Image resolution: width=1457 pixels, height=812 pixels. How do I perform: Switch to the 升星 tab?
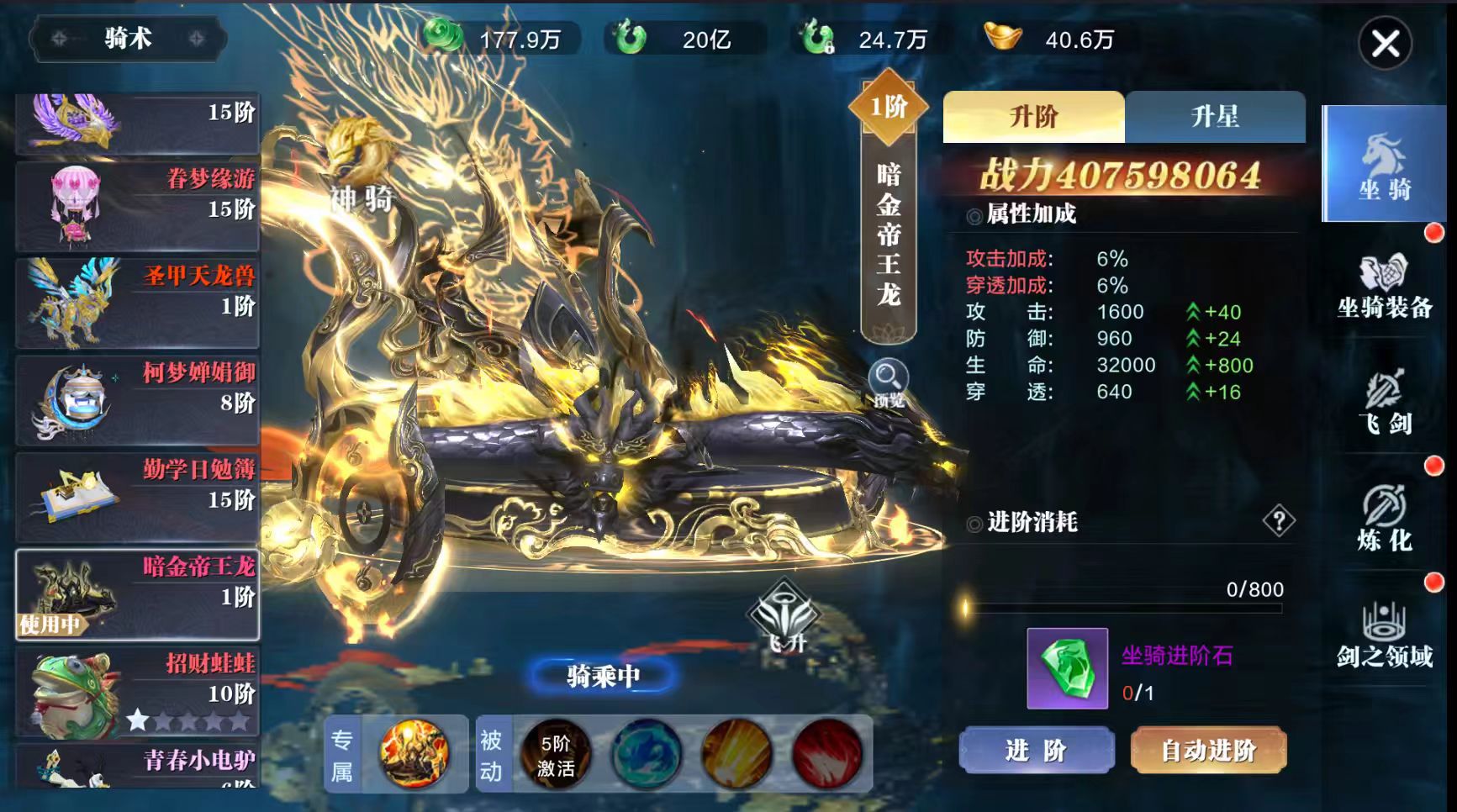point(1214,117)
